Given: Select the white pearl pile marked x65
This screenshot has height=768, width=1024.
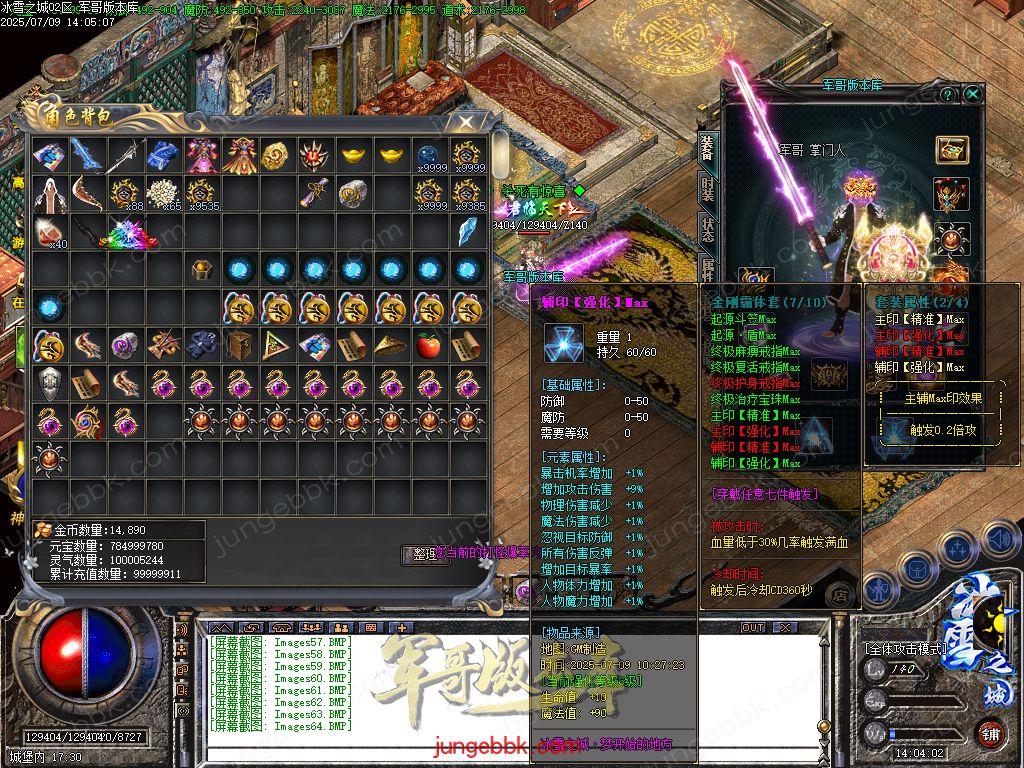Looking at the screenshot, I should click(x=162, y=193).
